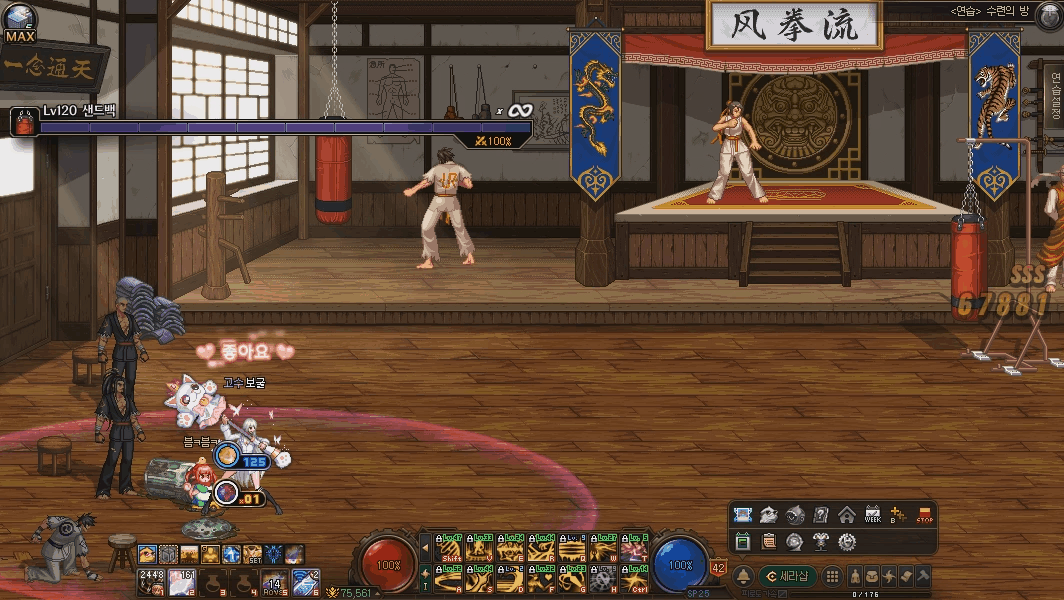The width and height of the screenshot is (1064, 600).
Task: Select the consumable in quick slot 1
Action: click(150, 581)
